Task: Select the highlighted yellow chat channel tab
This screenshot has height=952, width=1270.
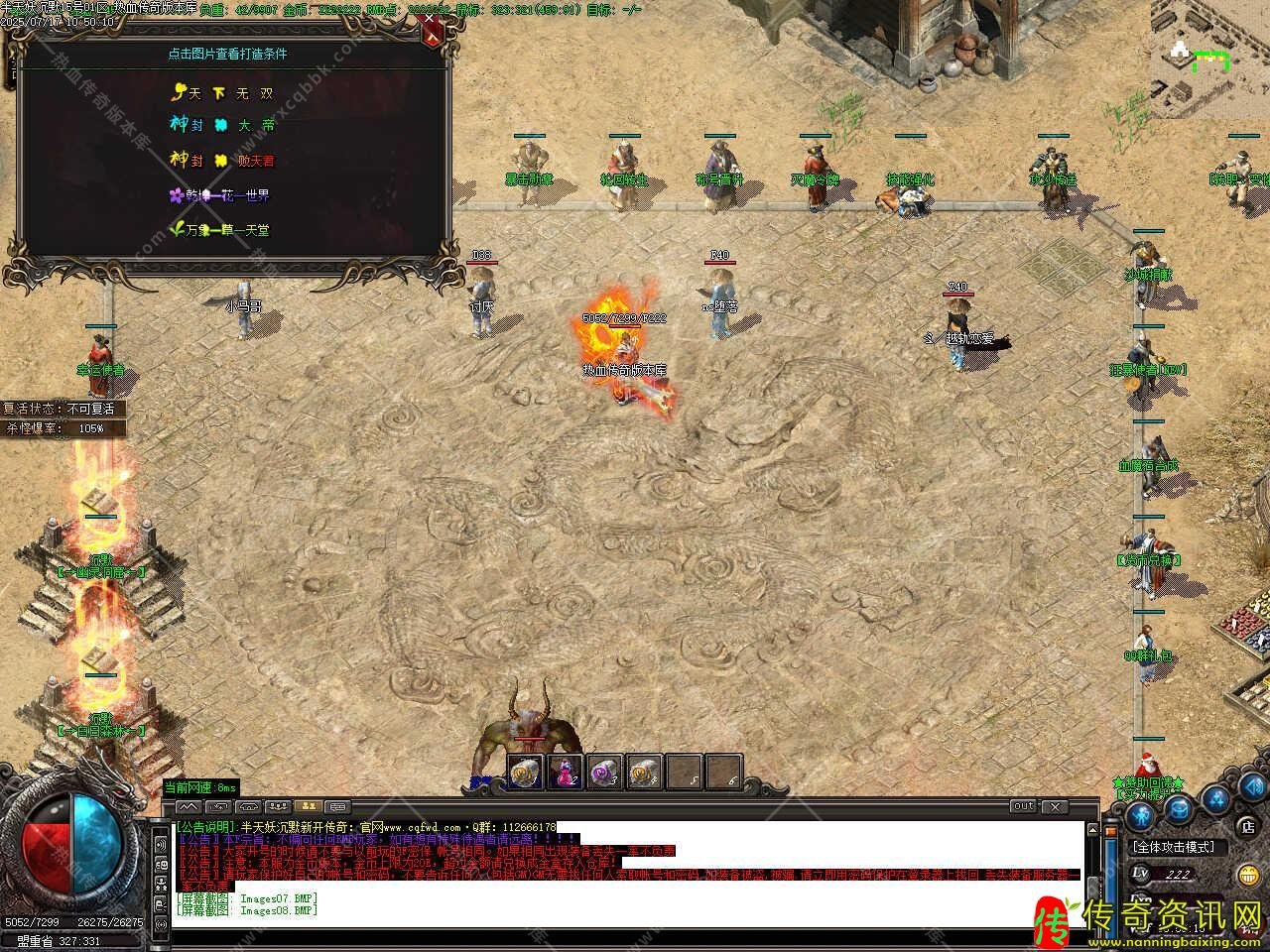Action: [x=308, y=807]
